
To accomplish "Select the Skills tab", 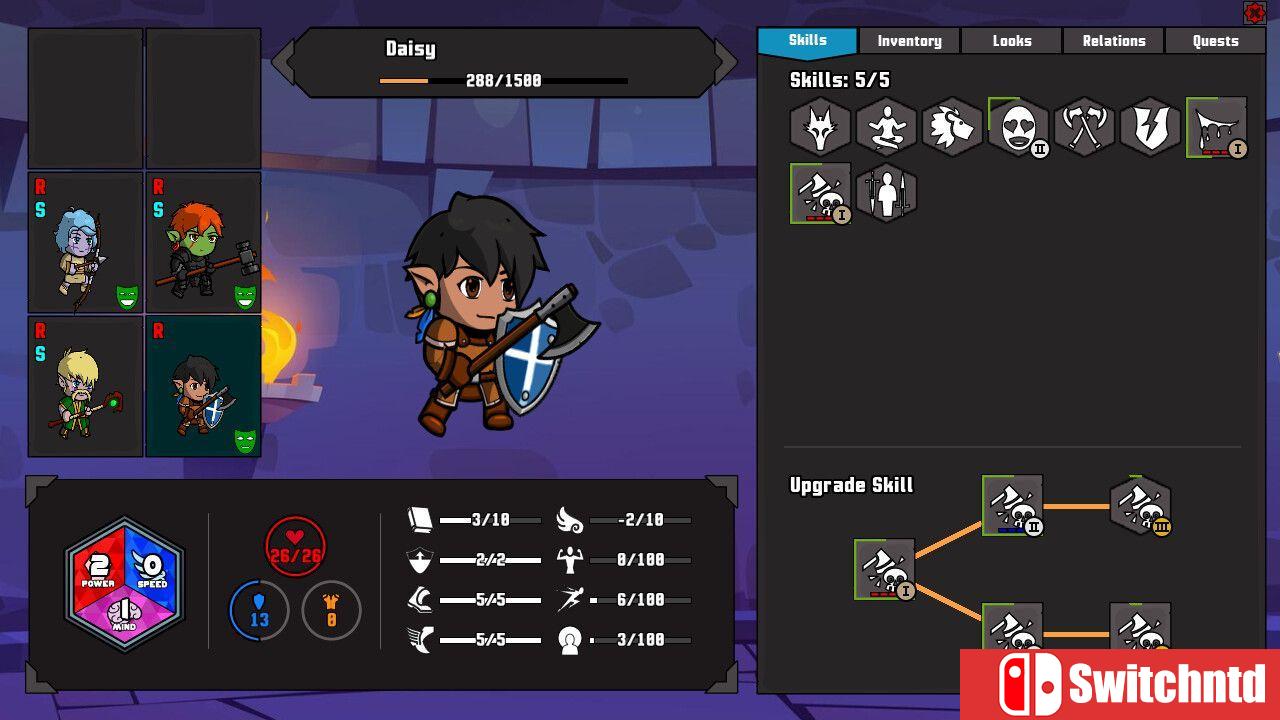I will point(807,41).
